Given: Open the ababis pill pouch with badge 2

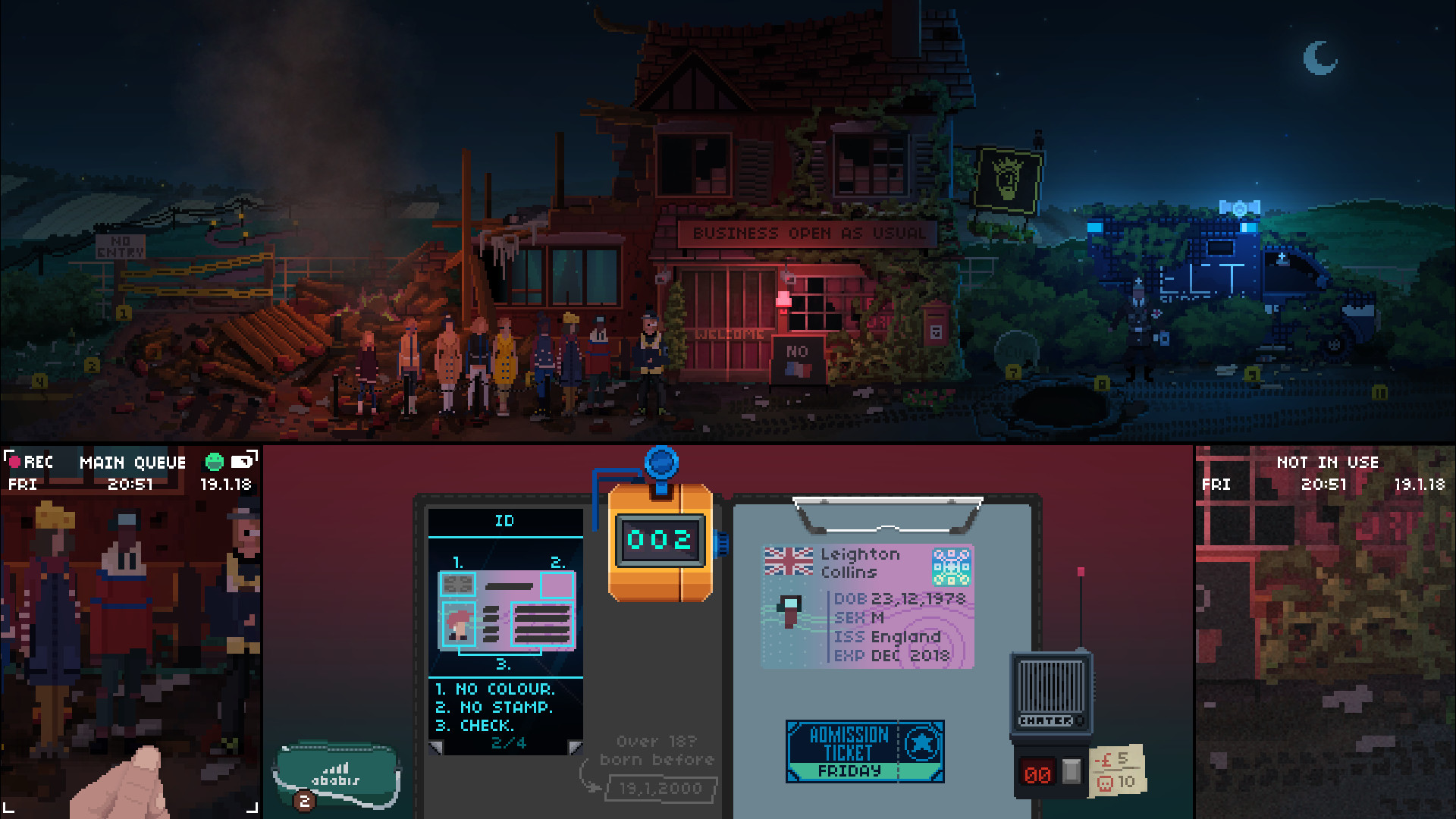Looking at the screenshot, I should pos(336,772).
